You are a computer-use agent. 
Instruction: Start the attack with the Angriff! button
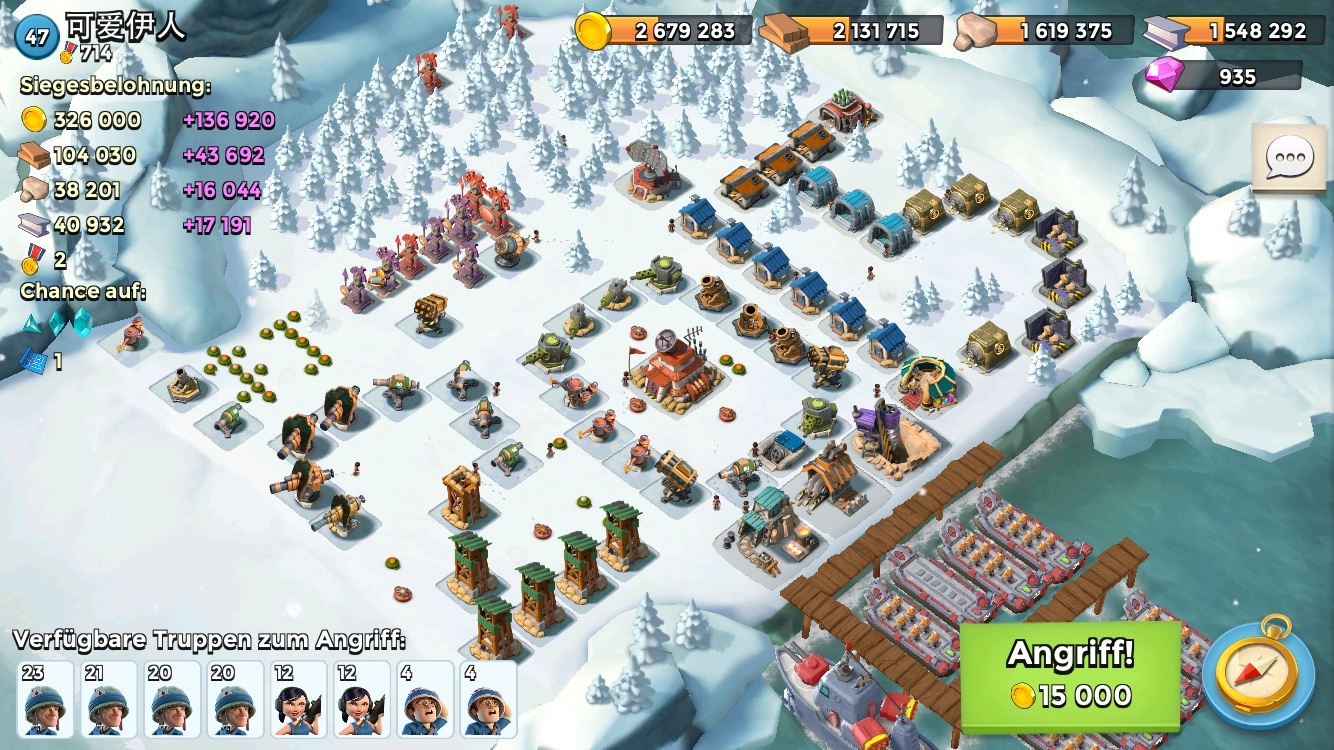1070,676
